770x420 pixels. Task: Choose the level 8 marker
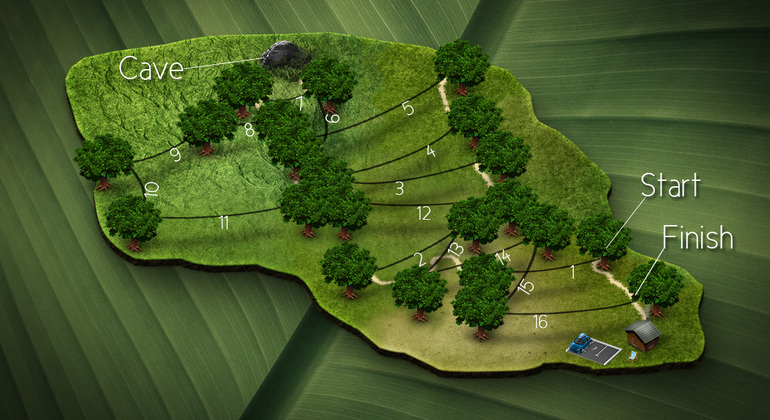click(249, 130)
